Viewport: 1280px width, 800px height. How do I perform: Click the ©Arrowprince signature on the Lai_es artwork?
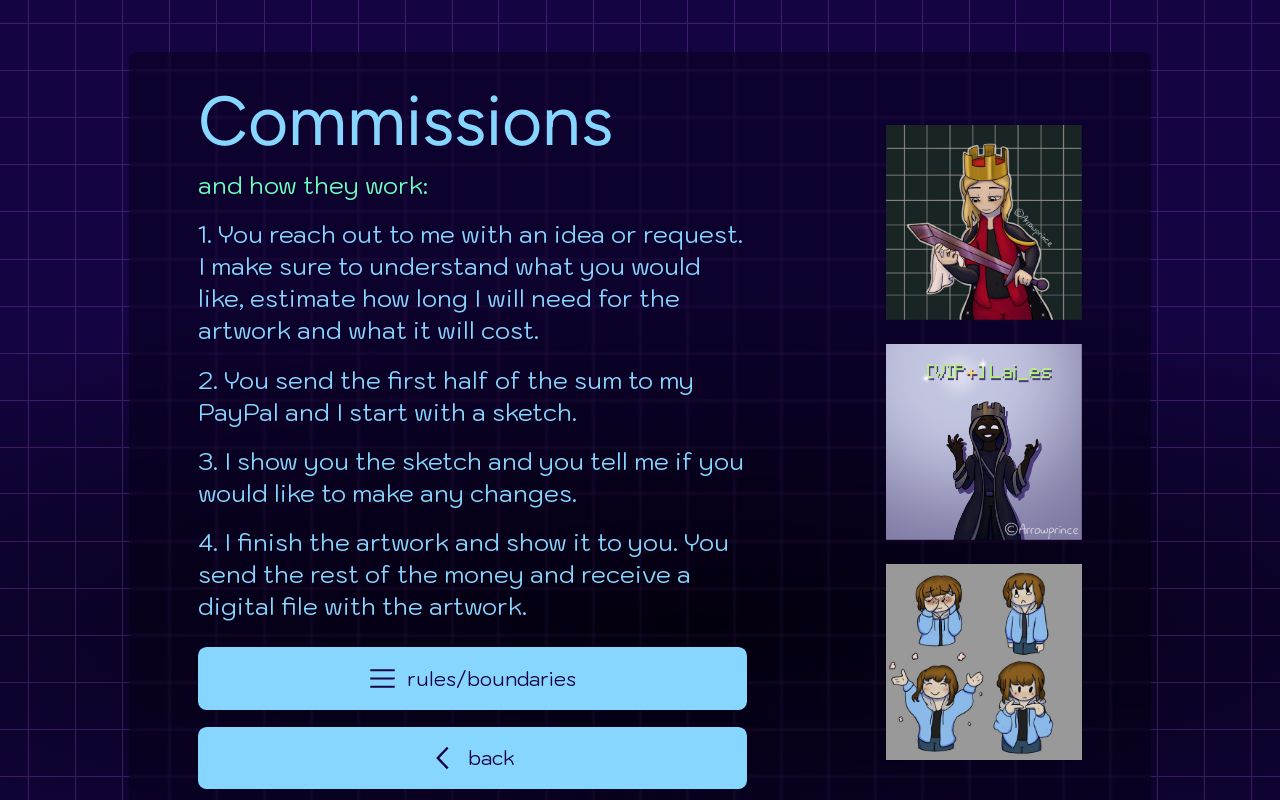click(1043, 530)
